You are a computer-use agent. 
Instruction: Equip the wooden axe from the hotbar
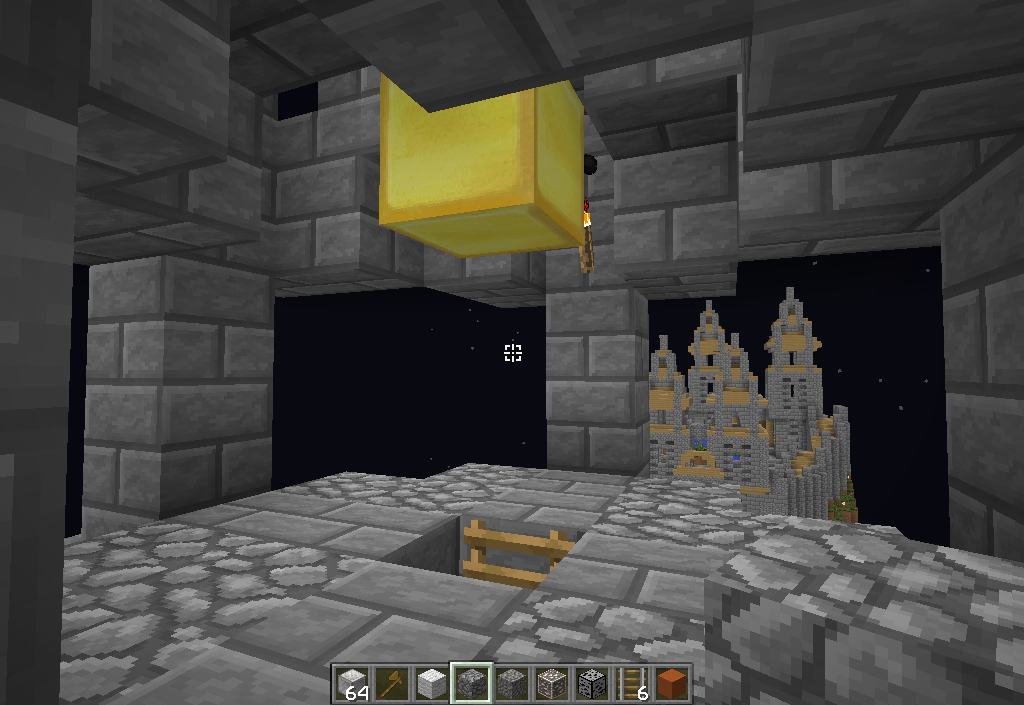pos(391,683)
